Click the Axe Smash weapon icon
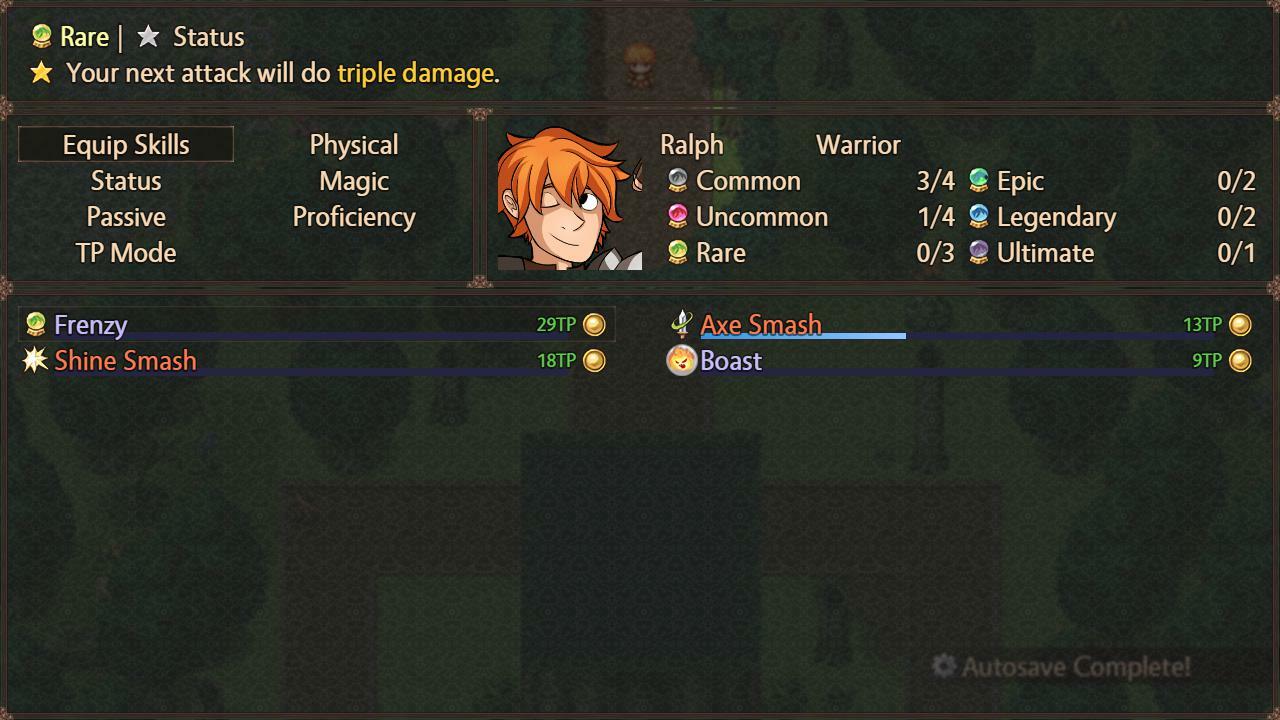The width and height of the screenshot is (1280, 720). [x=680, y=324]
